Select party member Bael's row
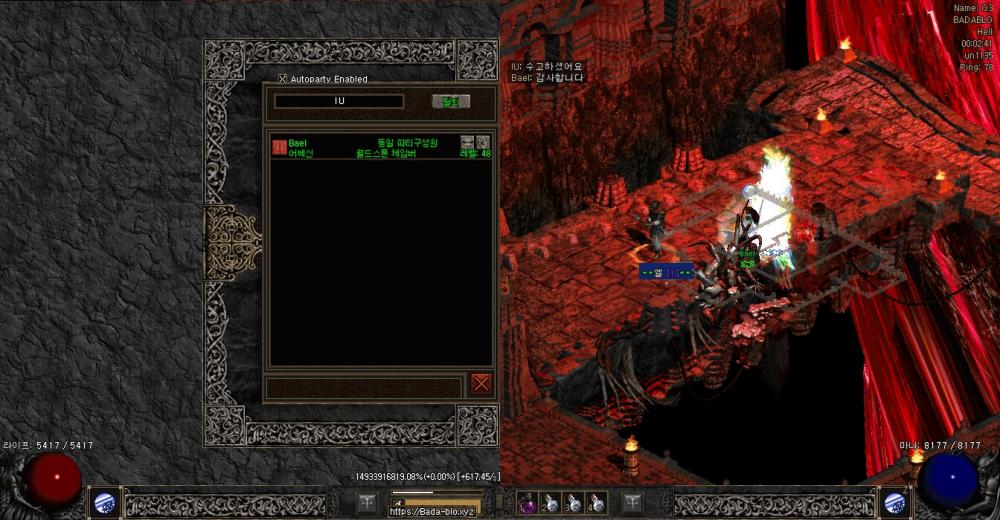The width and height of the screenshot is (1000, 520). point(380,148)
